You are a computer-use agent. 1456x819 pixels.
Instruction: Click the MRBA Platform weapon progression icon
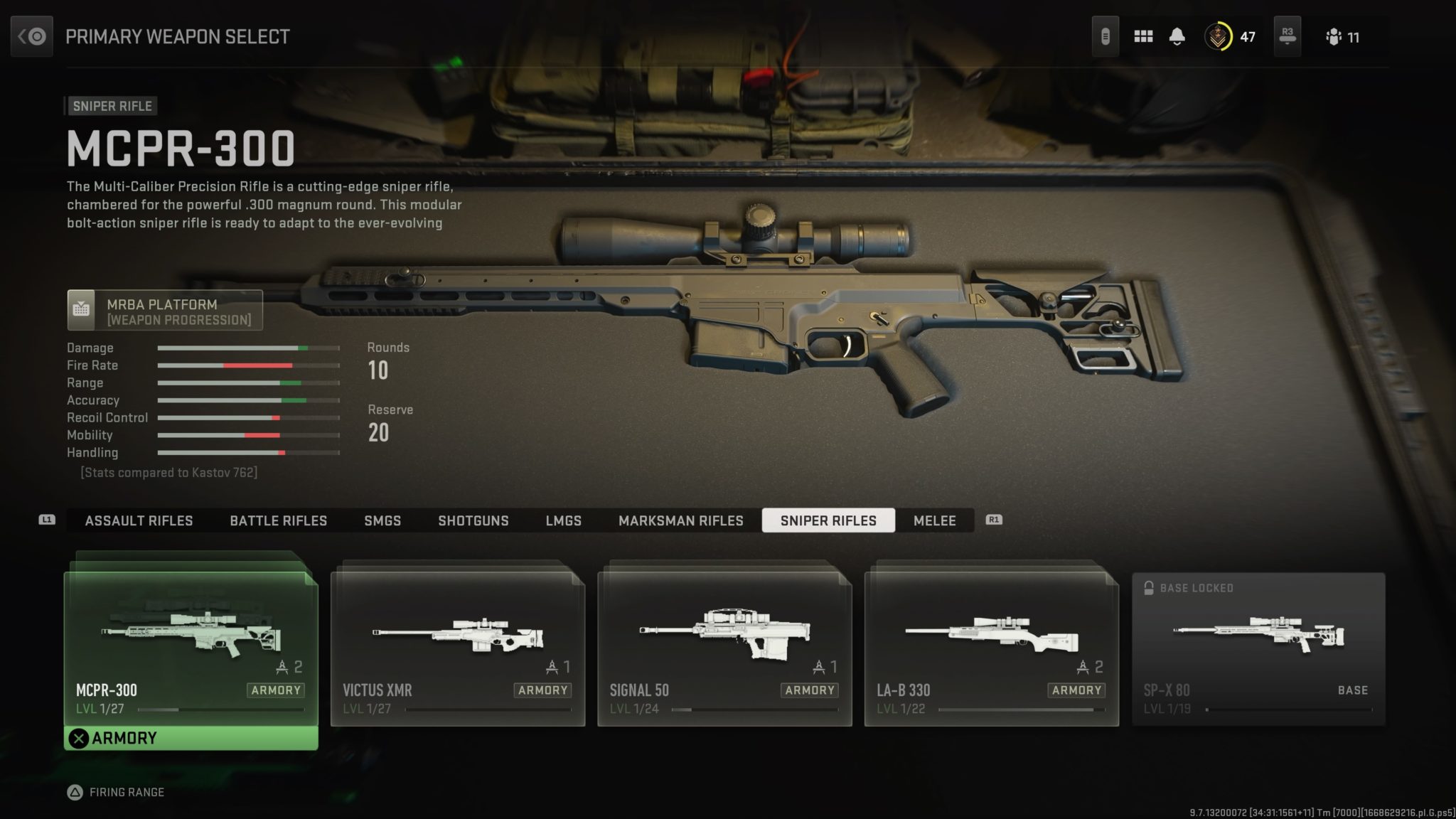(x=82, y=309)
